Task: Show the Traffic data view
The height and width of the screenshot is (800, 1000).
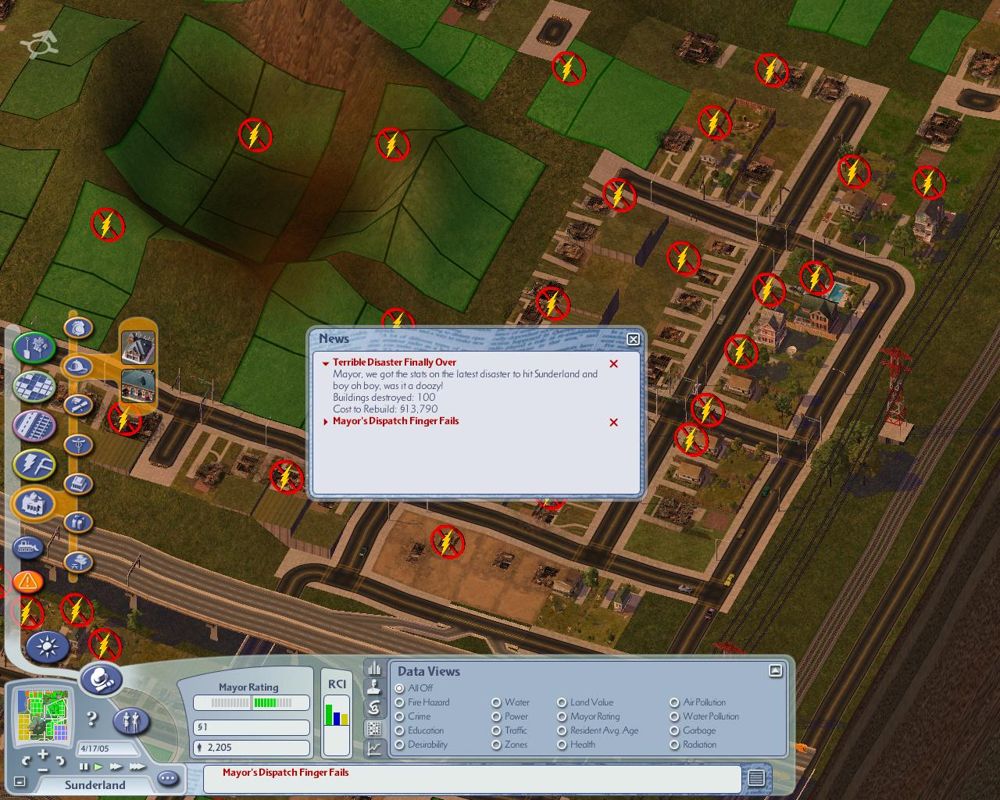Action: 496,731
